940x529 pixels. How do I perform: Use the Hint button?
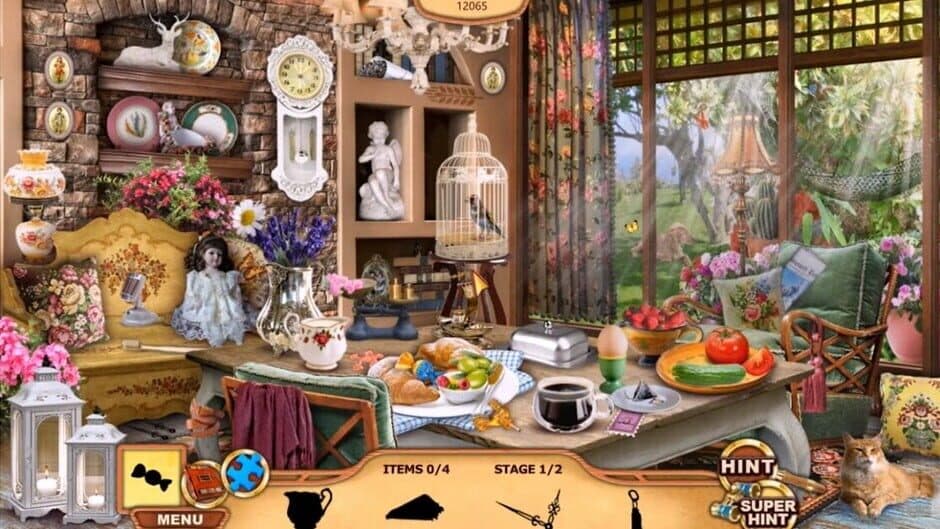747,468
